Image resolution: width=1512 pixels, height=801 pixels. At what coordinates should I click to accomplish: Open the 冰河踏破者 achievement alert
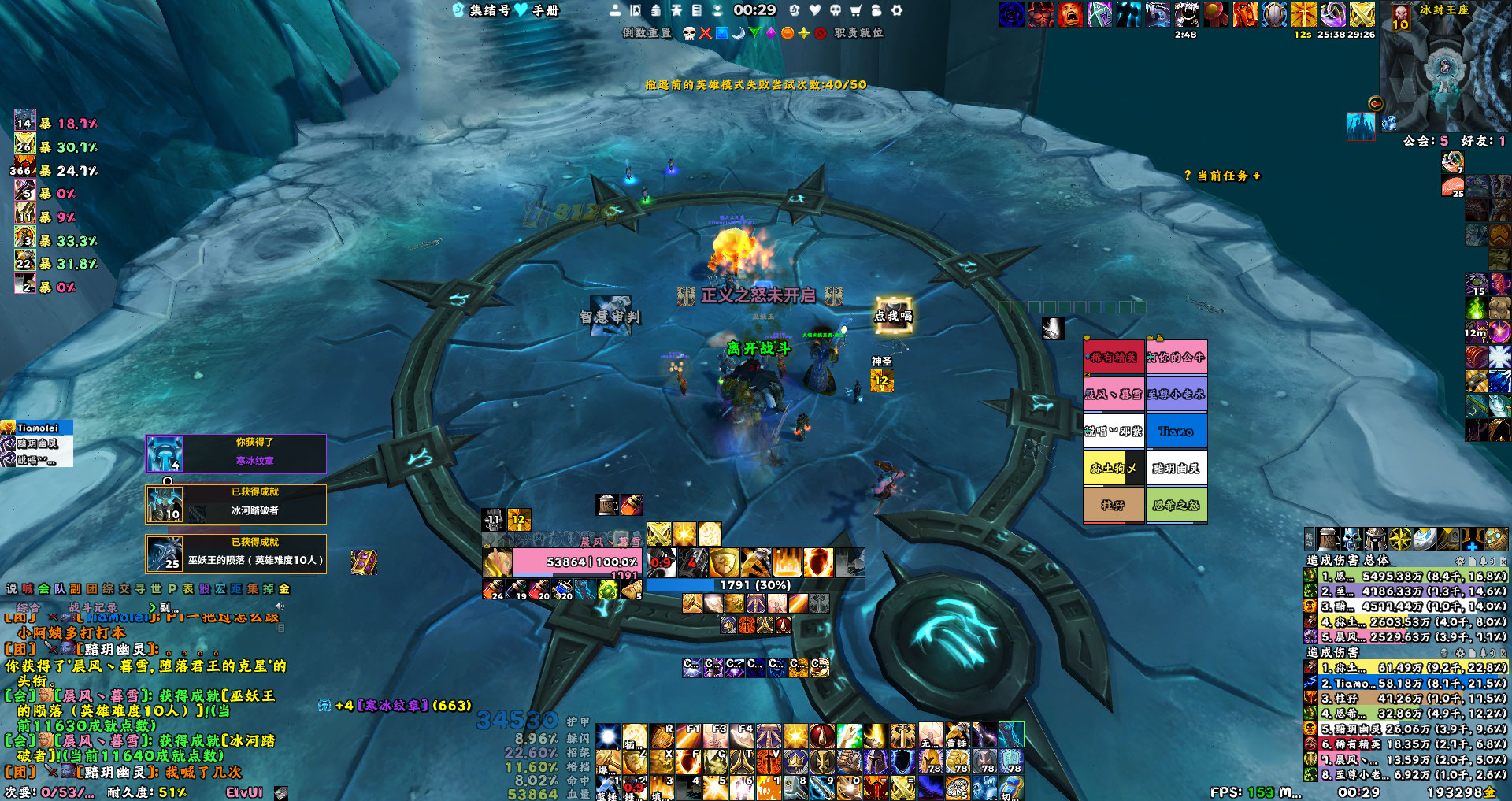[x=236, y=503]
